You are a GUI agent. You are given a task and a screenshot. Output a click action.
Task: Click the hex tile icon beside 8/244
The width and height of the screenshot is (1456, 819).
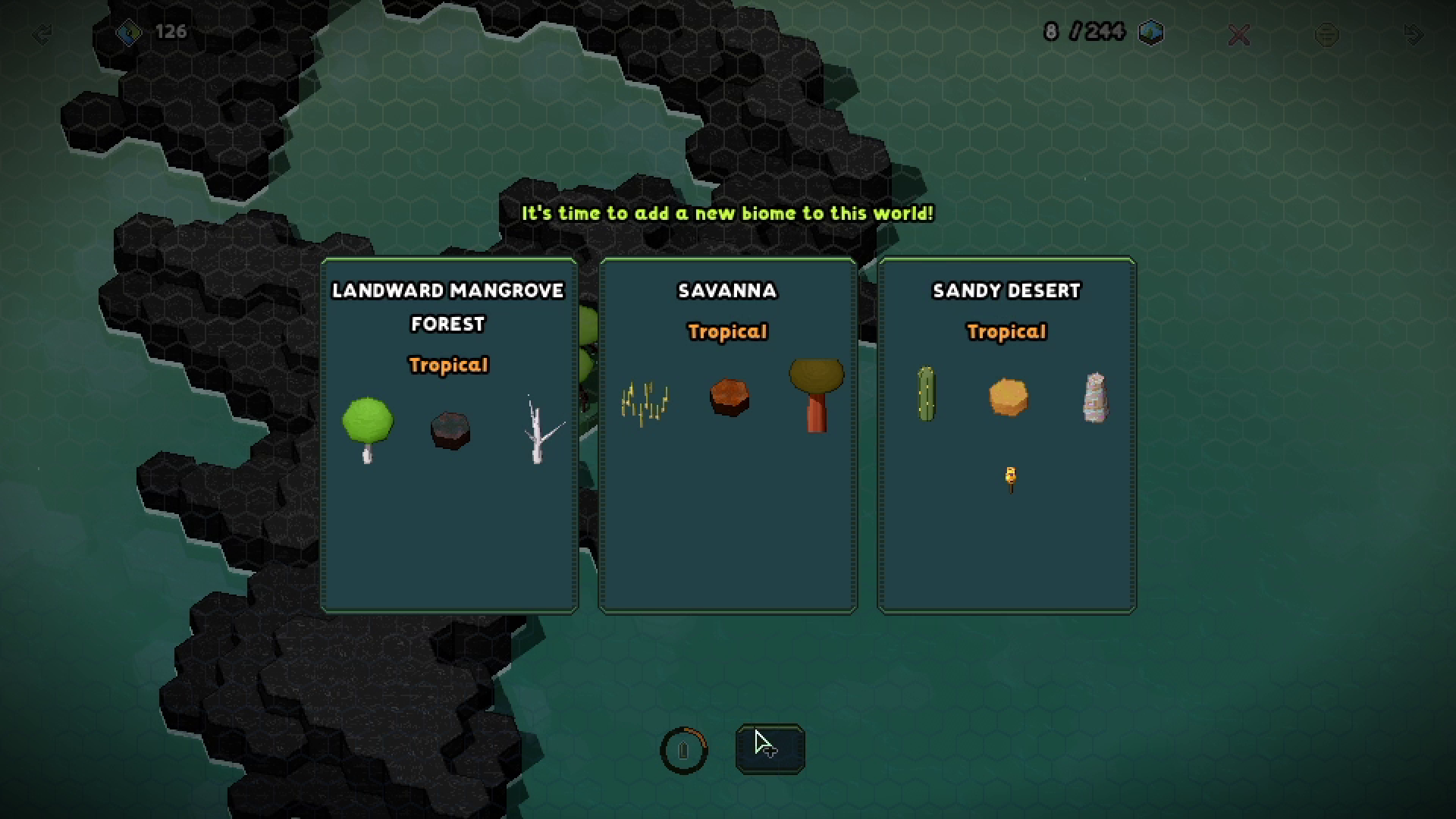coord(1151,33)
